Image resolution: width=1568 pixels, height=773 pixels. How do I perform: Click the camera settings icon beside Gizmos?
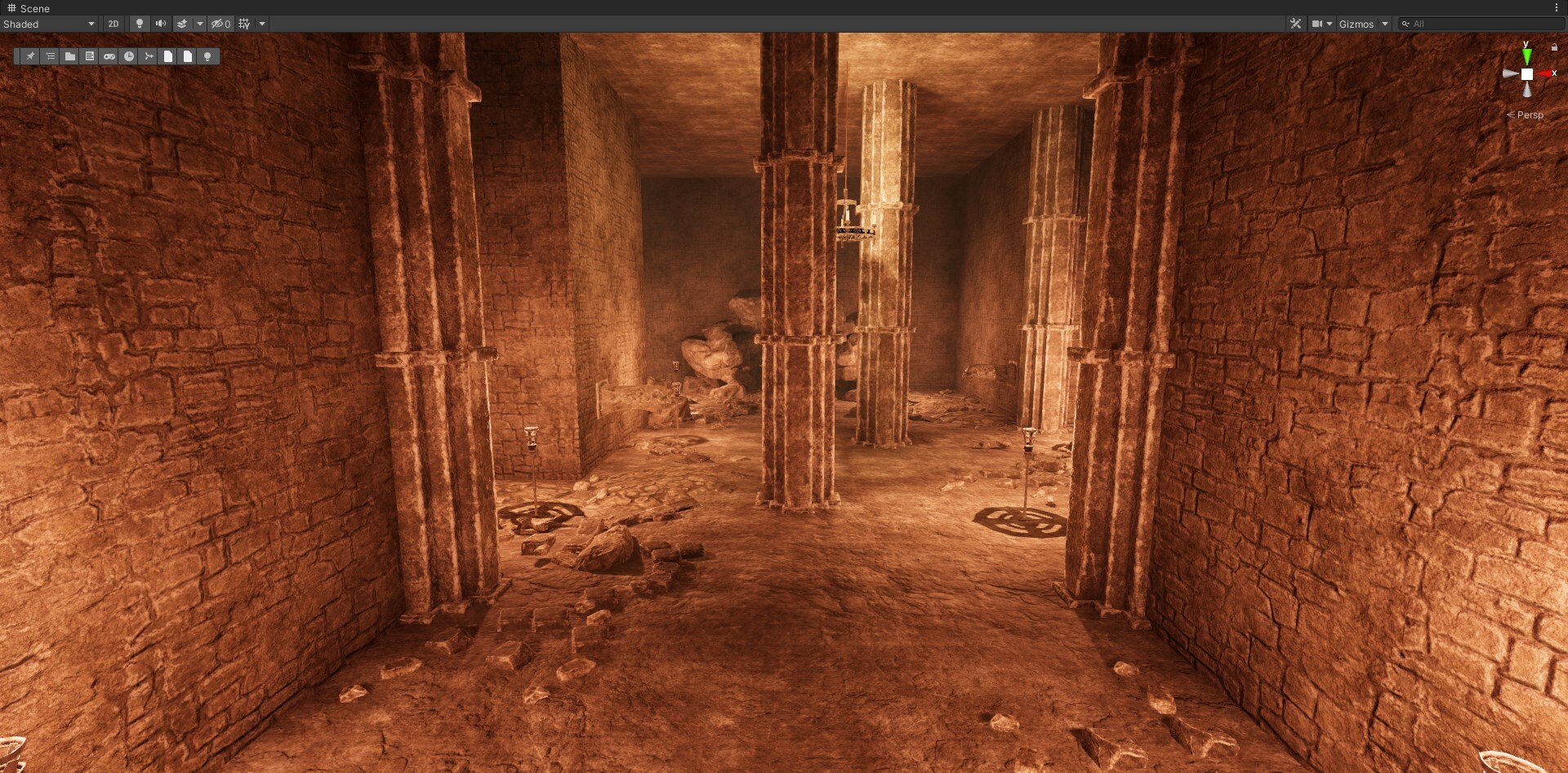tap(1317, 24)
